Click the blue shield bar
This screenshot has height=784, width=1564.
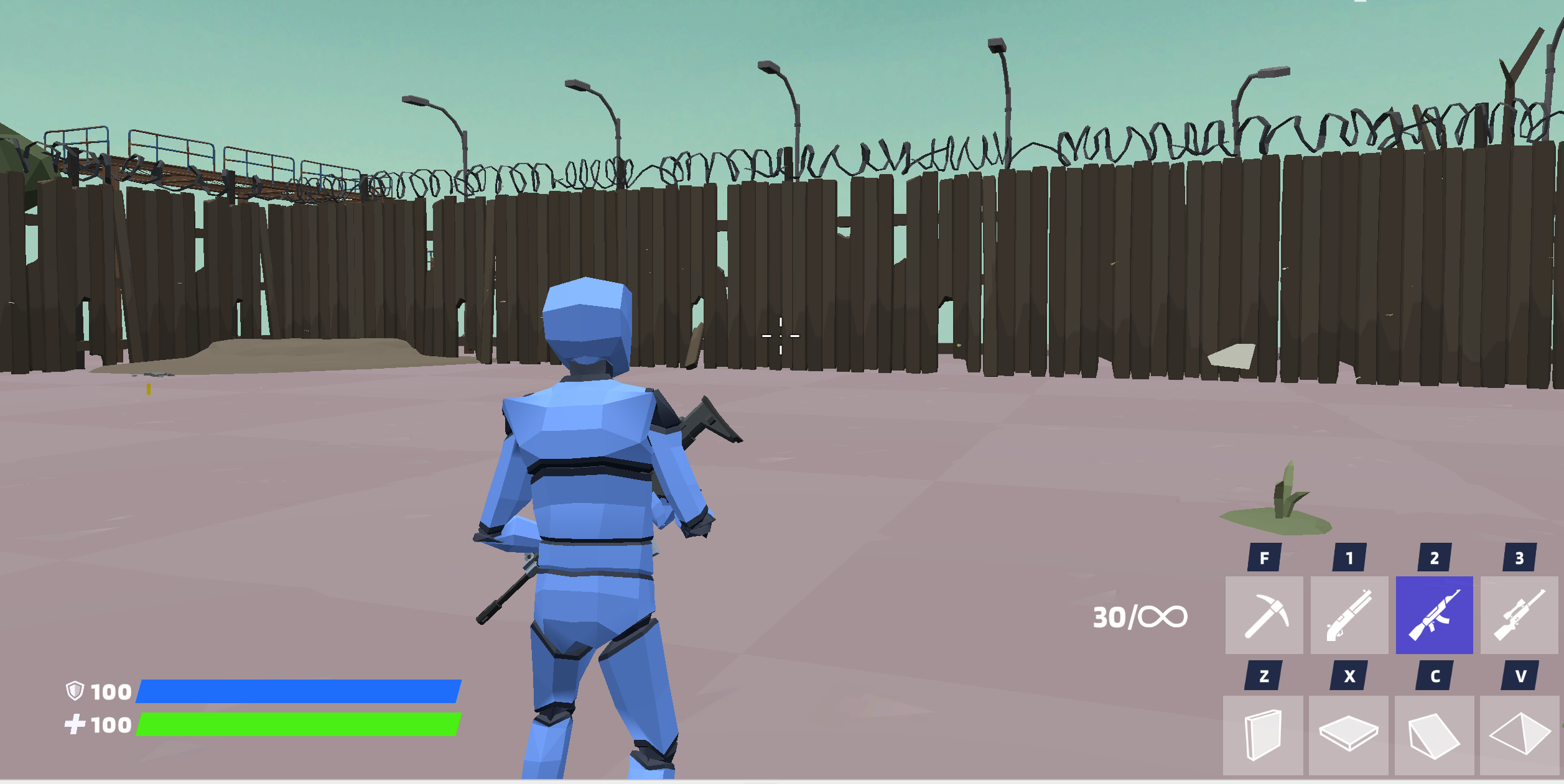[299, 692]
